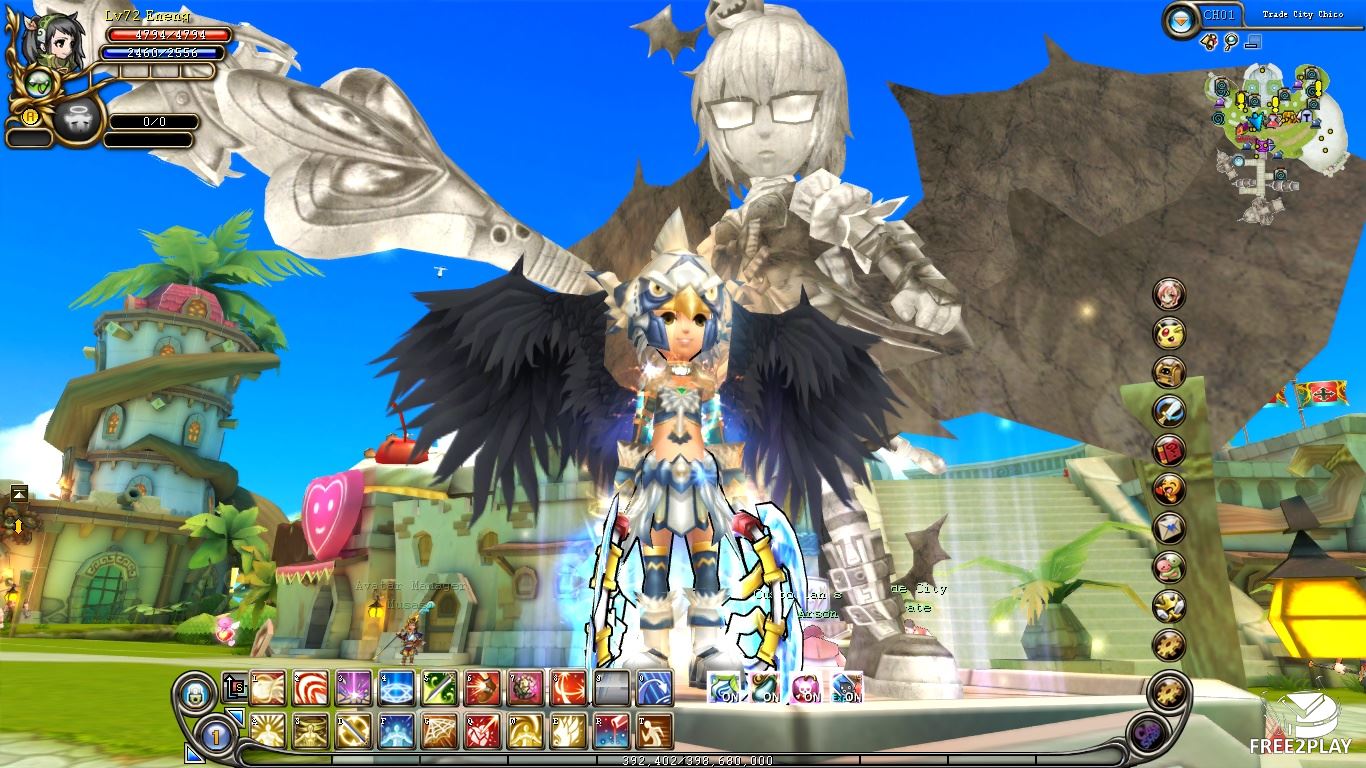Activate the red spiral skill in slot 2
This screenshot has width=1366, height=768.
point(310,687)
